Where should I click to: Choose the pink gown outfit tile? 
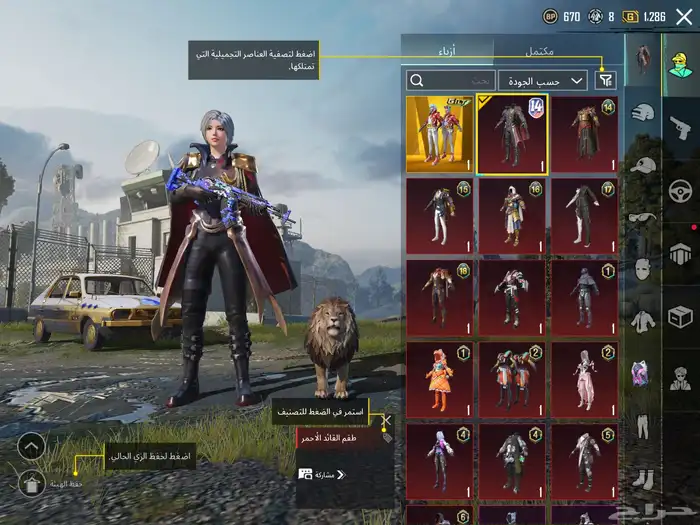tap(585, 380)
